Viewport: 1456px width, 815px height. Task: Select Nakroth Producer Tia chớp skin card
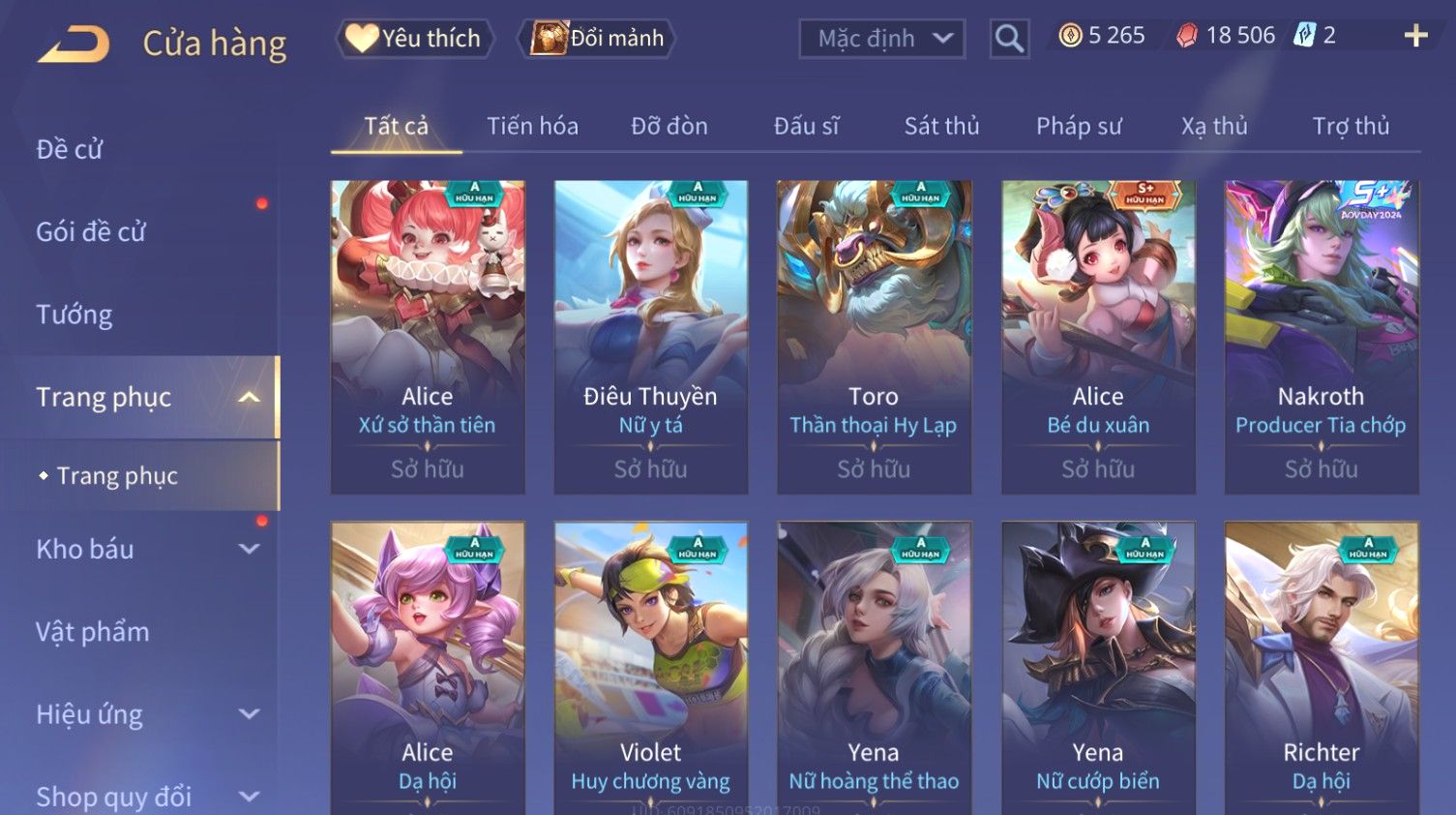1321,336
